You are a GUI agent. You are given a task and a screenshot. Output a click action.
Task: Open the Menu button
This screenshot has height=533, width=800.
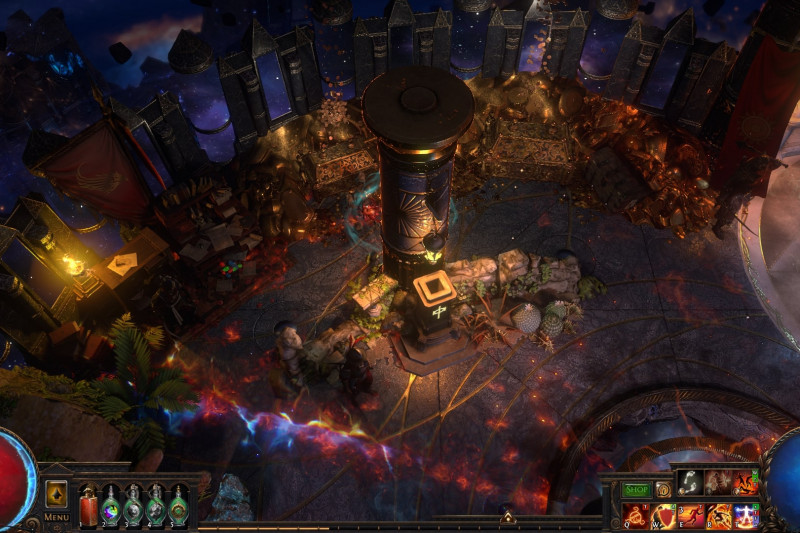coord(56,517)
